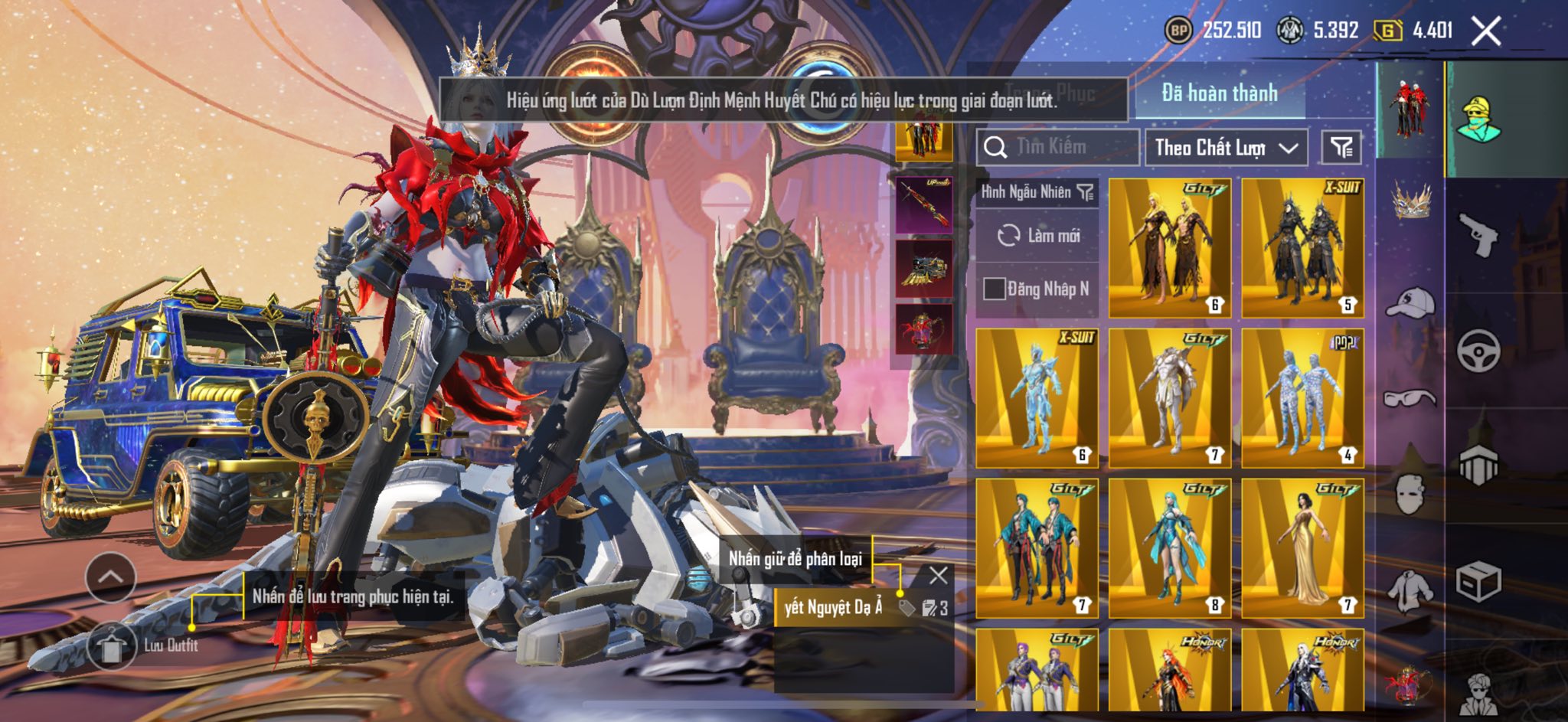Screen dimensions: 1568x722
Task: Switch to the Đã hoàn thành tab
Action: pos(1219,93)
